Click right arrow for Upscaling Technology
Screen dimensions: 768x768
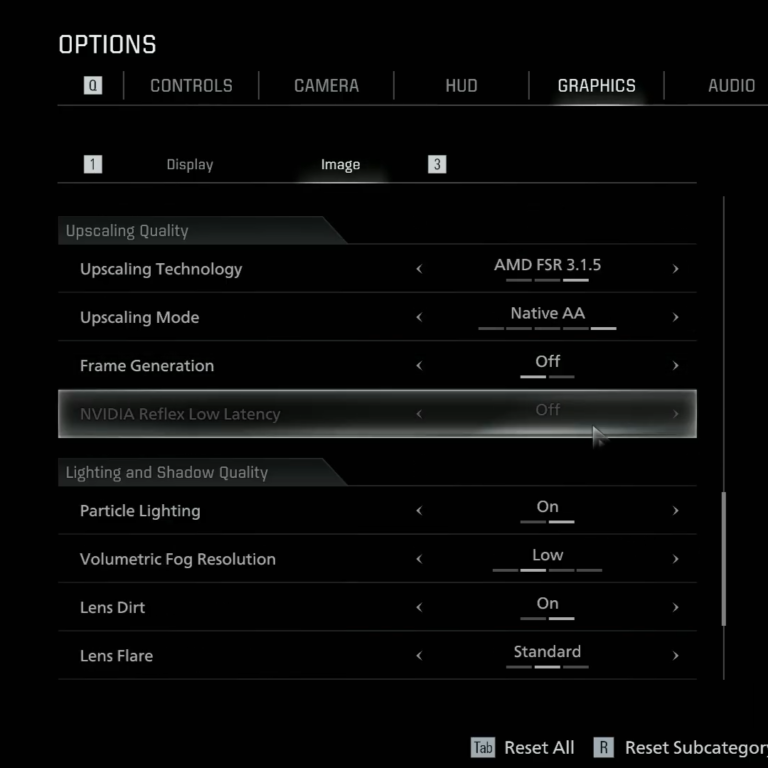(x=676, y=269)
